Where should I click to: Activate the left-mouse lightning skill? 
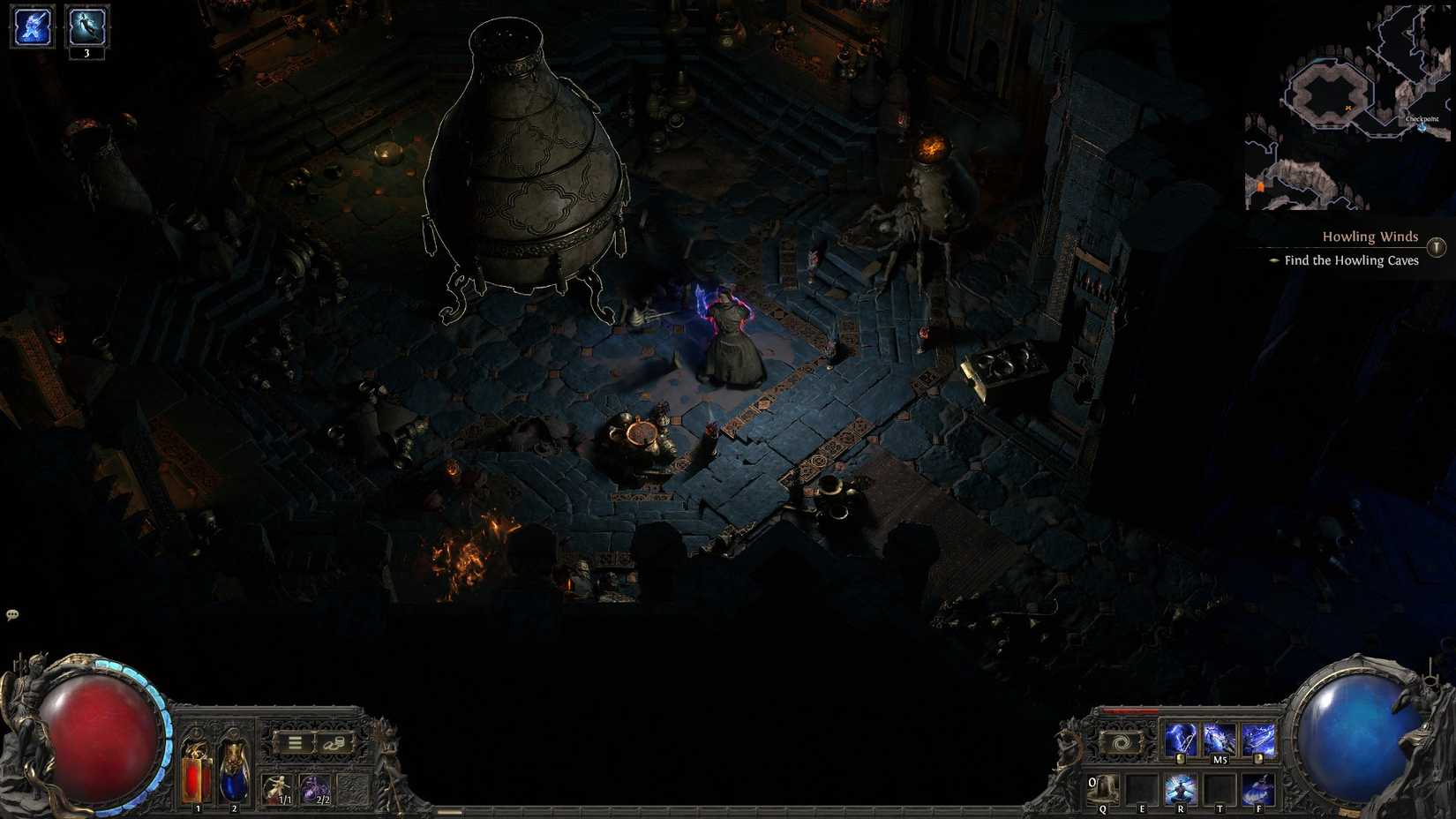(1182, 741)
